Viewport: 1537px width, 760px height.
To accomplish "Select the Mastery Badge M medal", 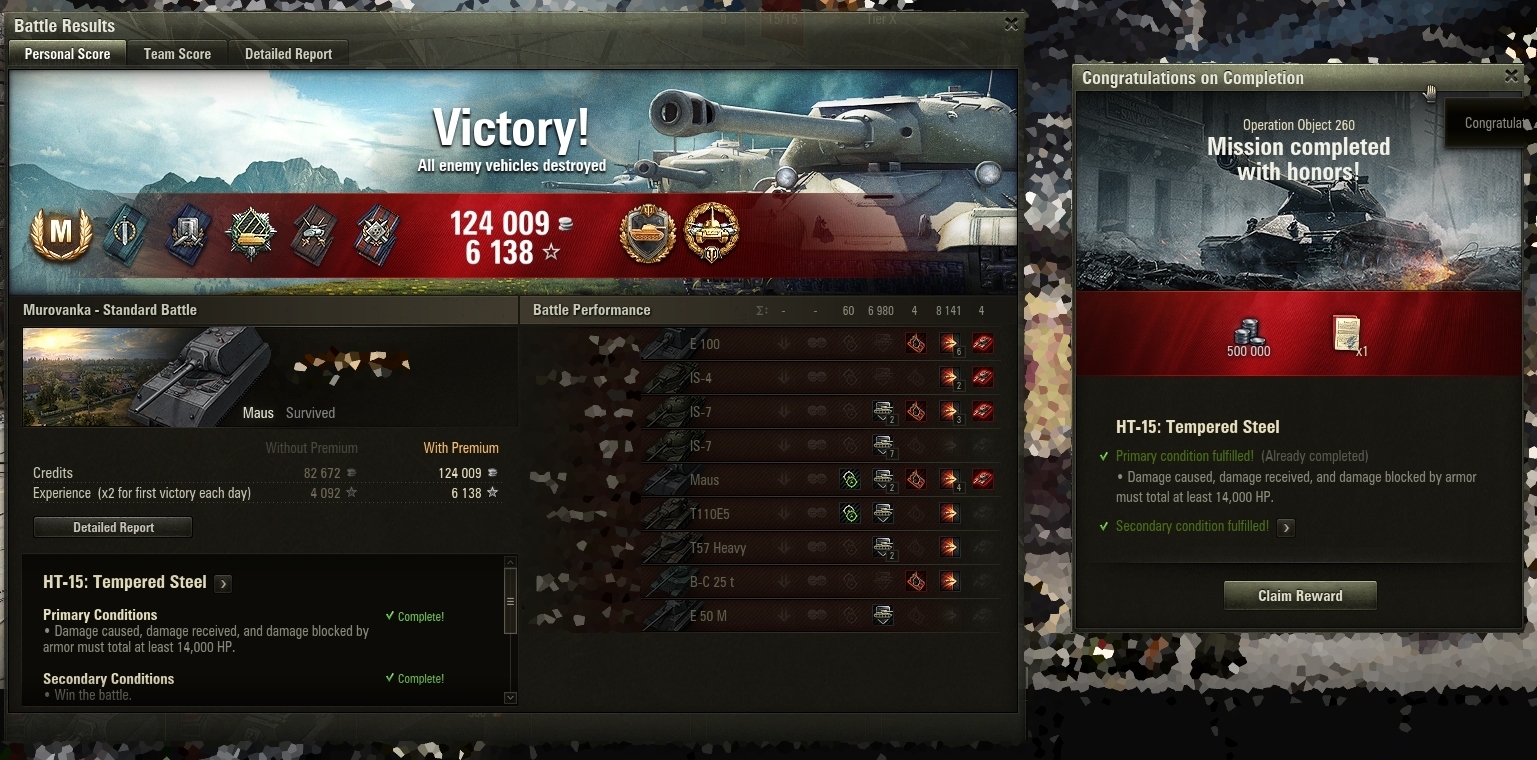I will (x=61, y=234).
